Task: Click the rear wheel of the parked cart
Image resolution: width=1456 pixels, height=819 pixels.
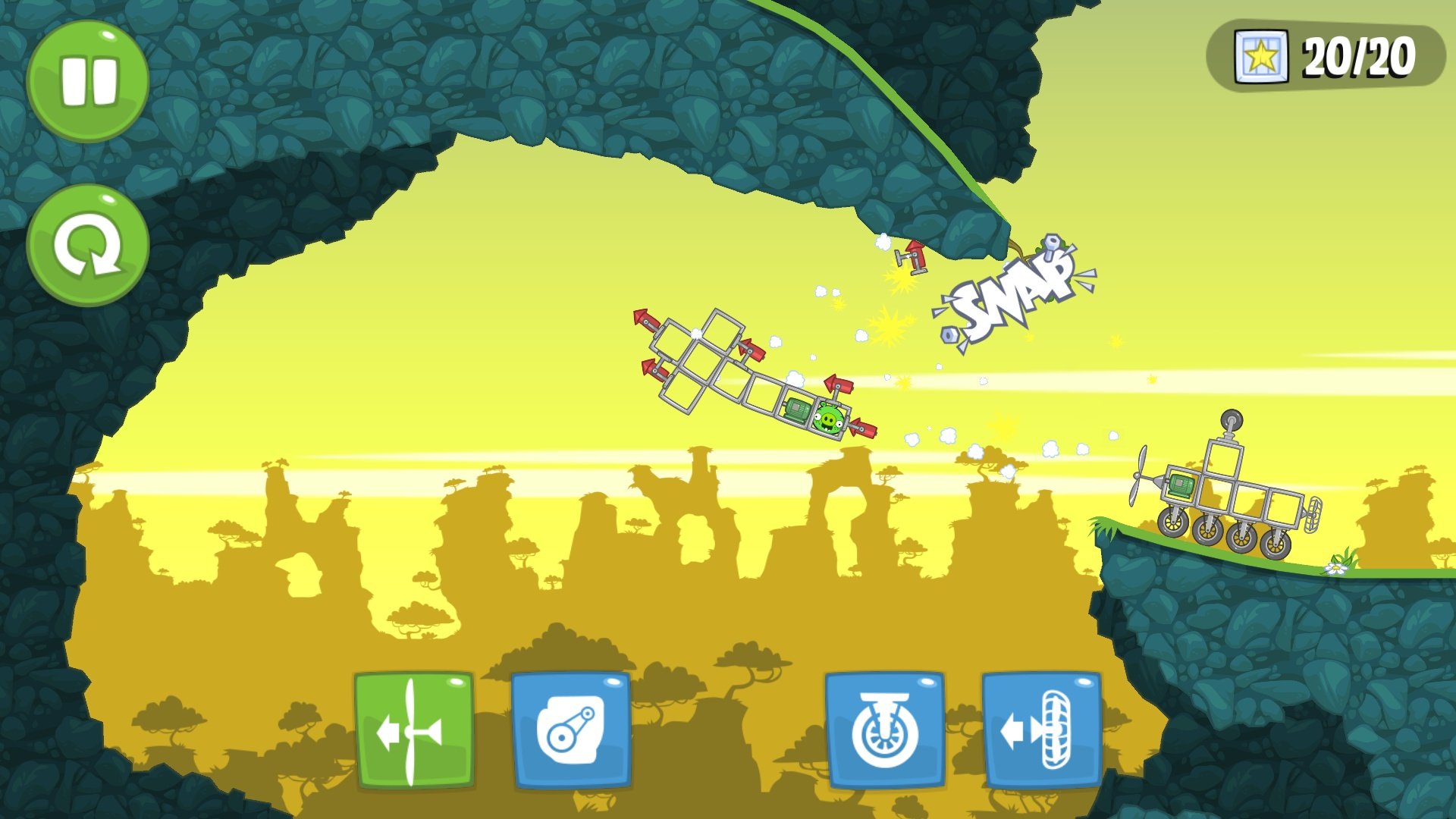Action: pyautogui.click(x=1276, y=543)
